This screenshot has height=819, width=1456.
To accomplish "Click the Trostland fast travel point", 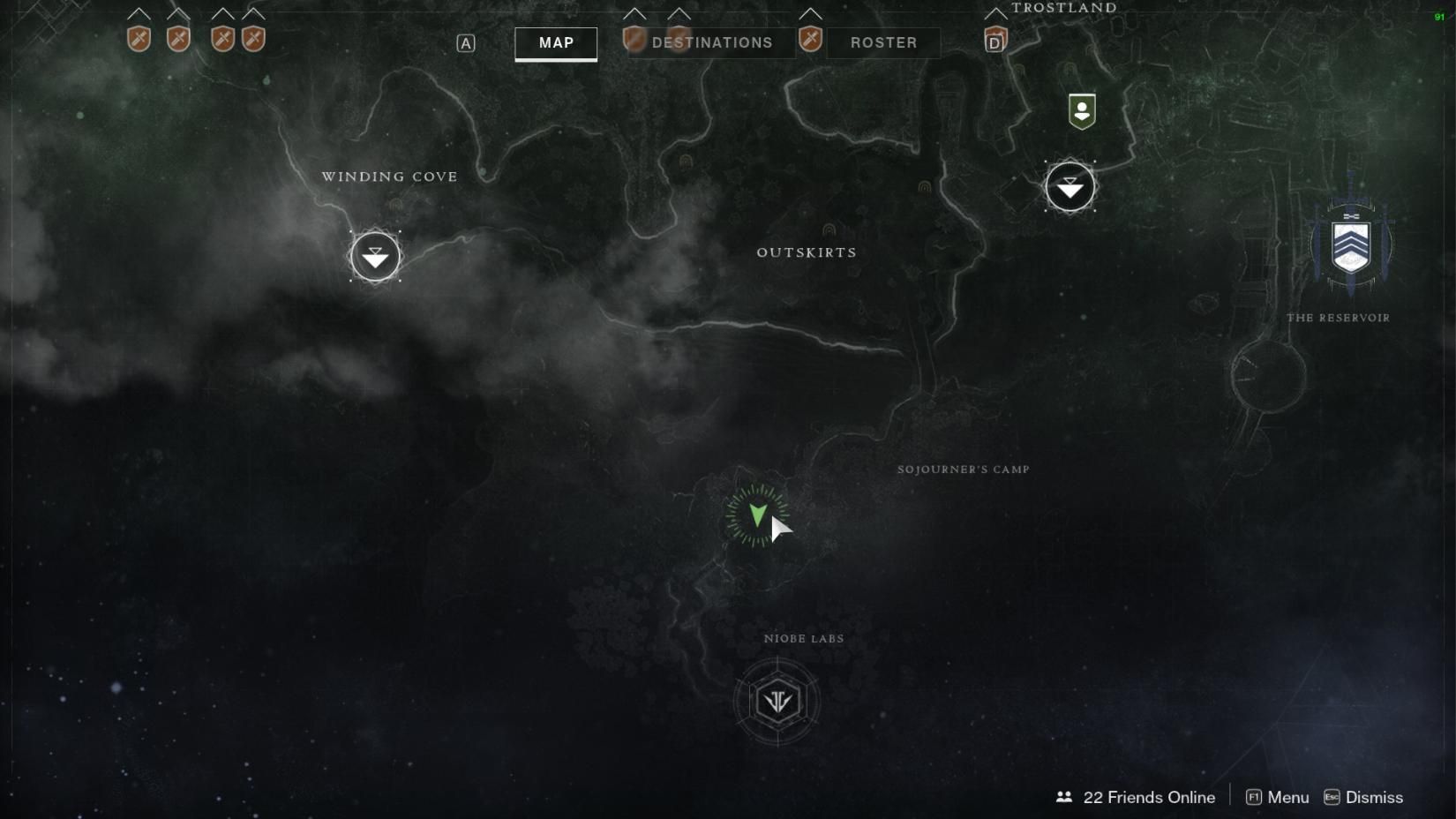I will pos(1069,187).
